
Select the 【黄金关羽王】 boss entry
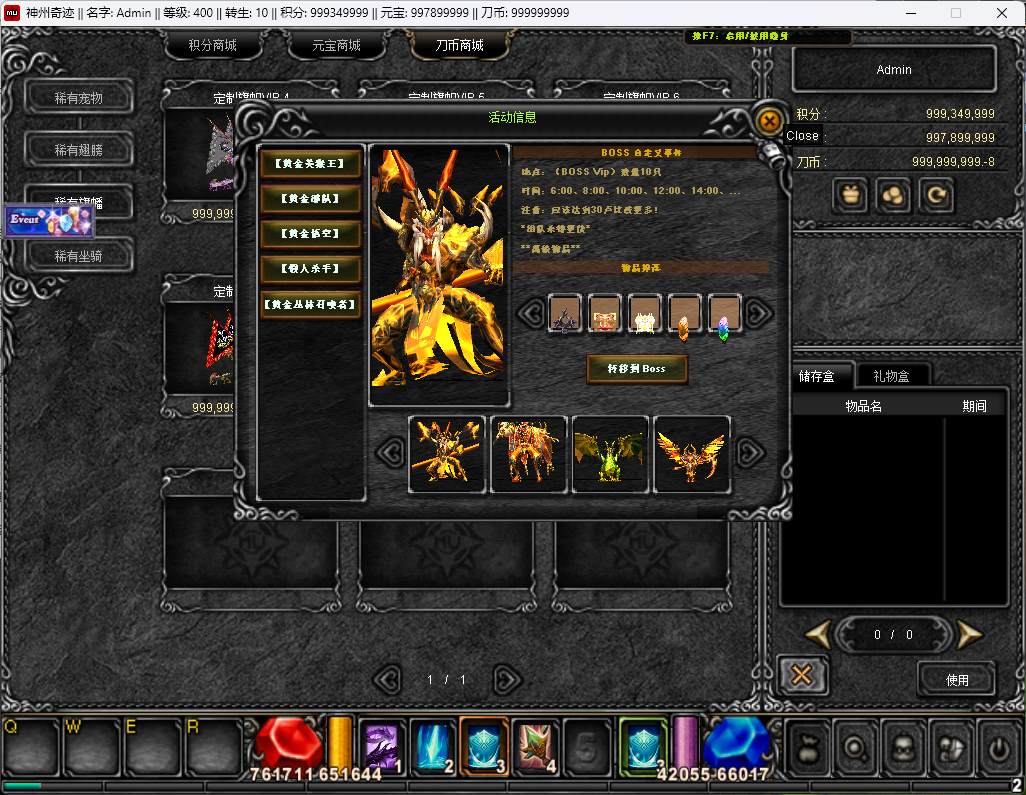click(310, 163)
